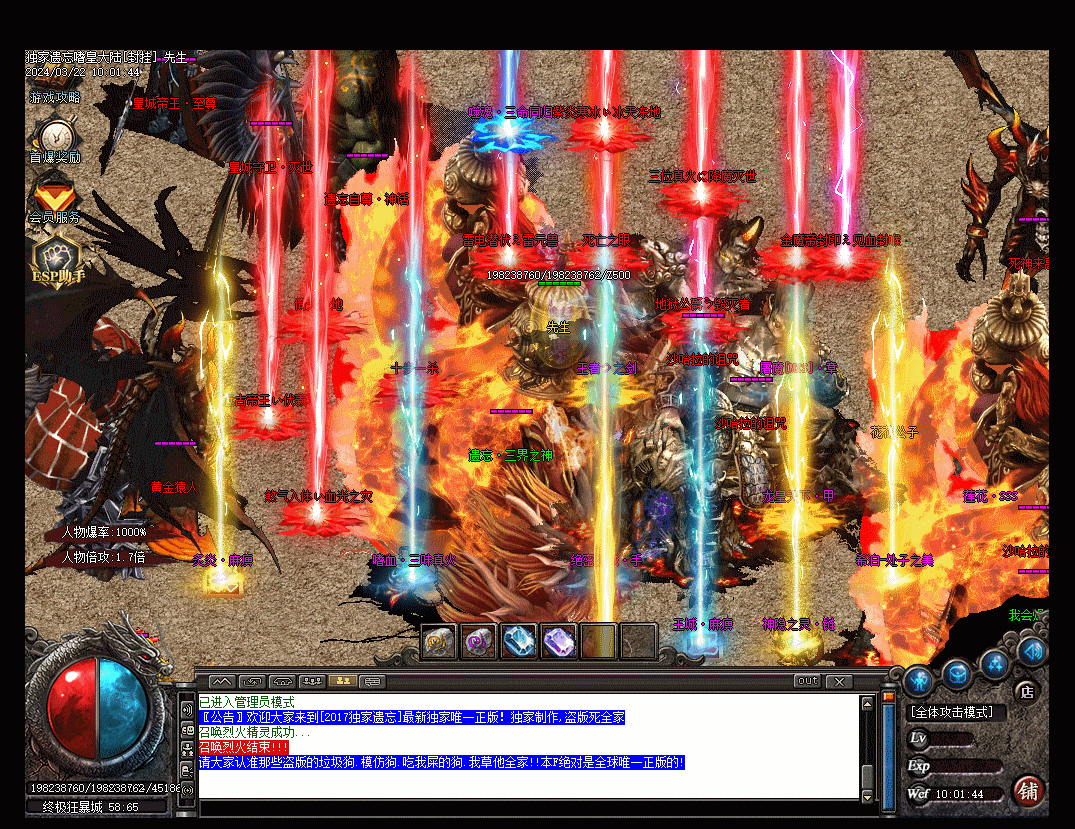Viewport: 1075px width, 829px height.
Task: Use the purple swirl stone hotbar slot
Action: coord(479,641)
